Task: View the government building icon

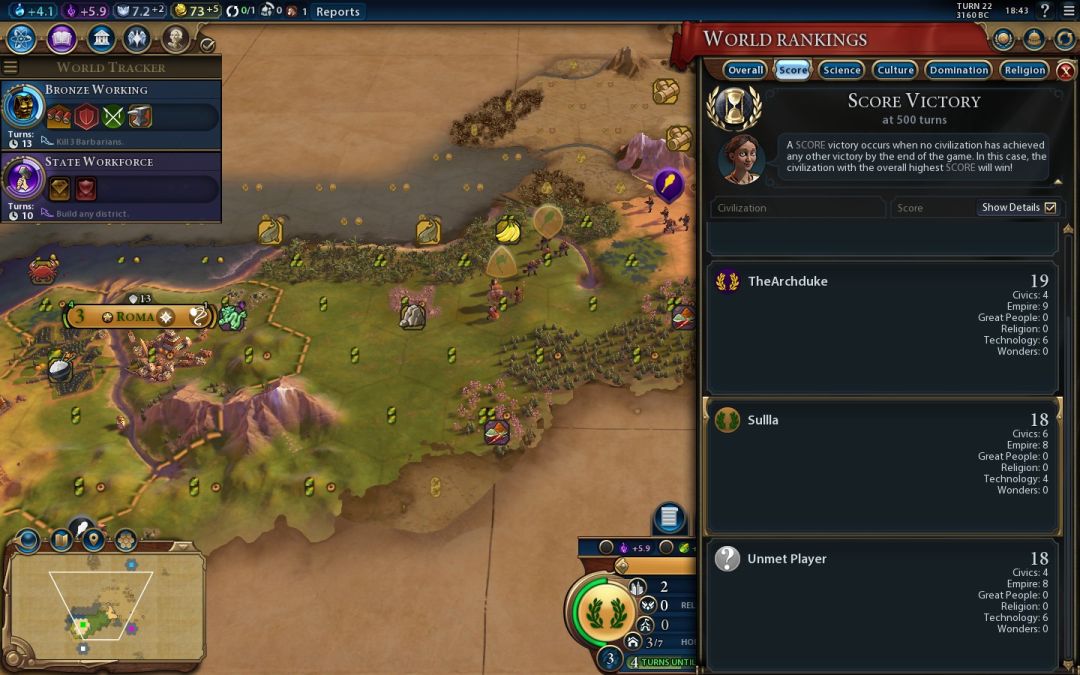Action: (x=100, y=39)
